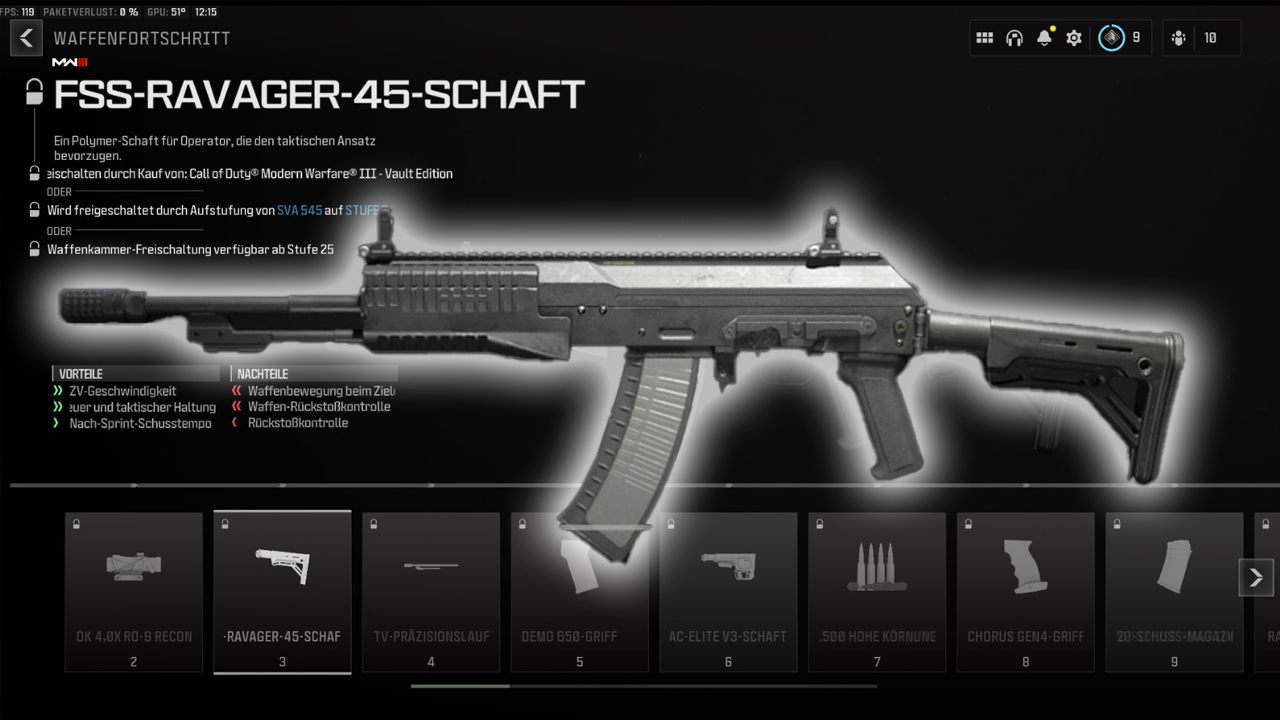
Task: Open the settings gear menu
Action: (1074, 37)
